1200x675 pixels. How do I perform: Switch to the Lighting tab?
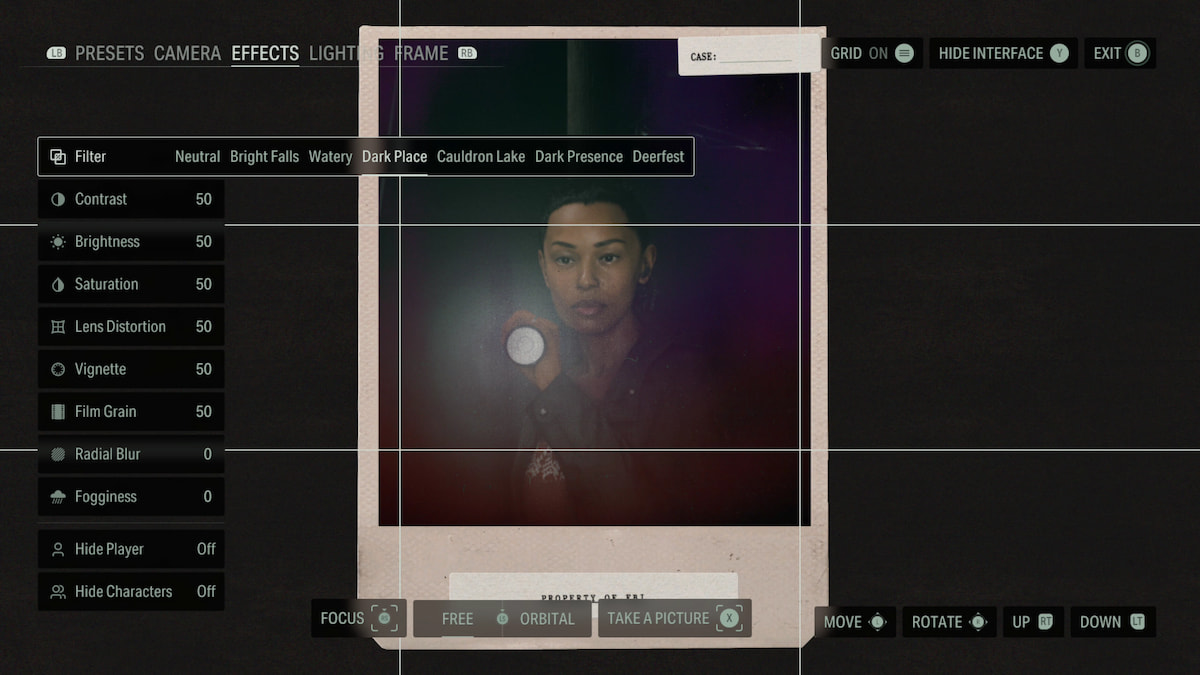coord(345,53)
